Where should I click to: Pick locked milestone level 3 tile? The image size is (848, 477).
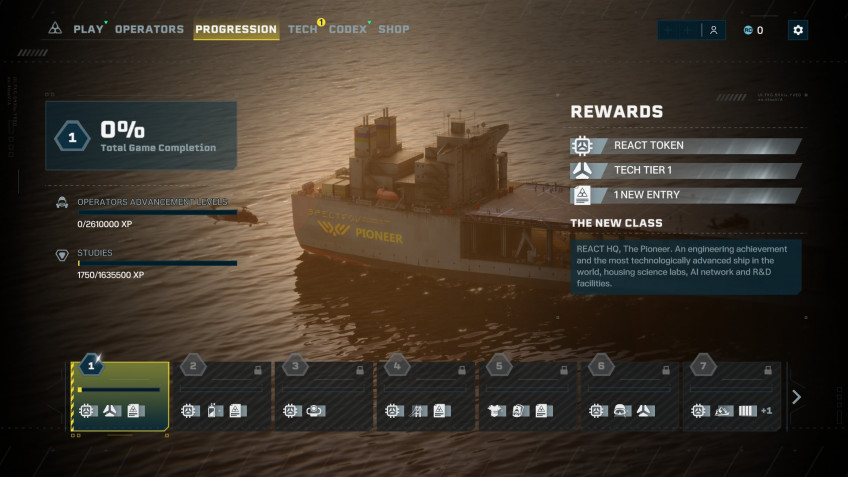pos(324,396)
